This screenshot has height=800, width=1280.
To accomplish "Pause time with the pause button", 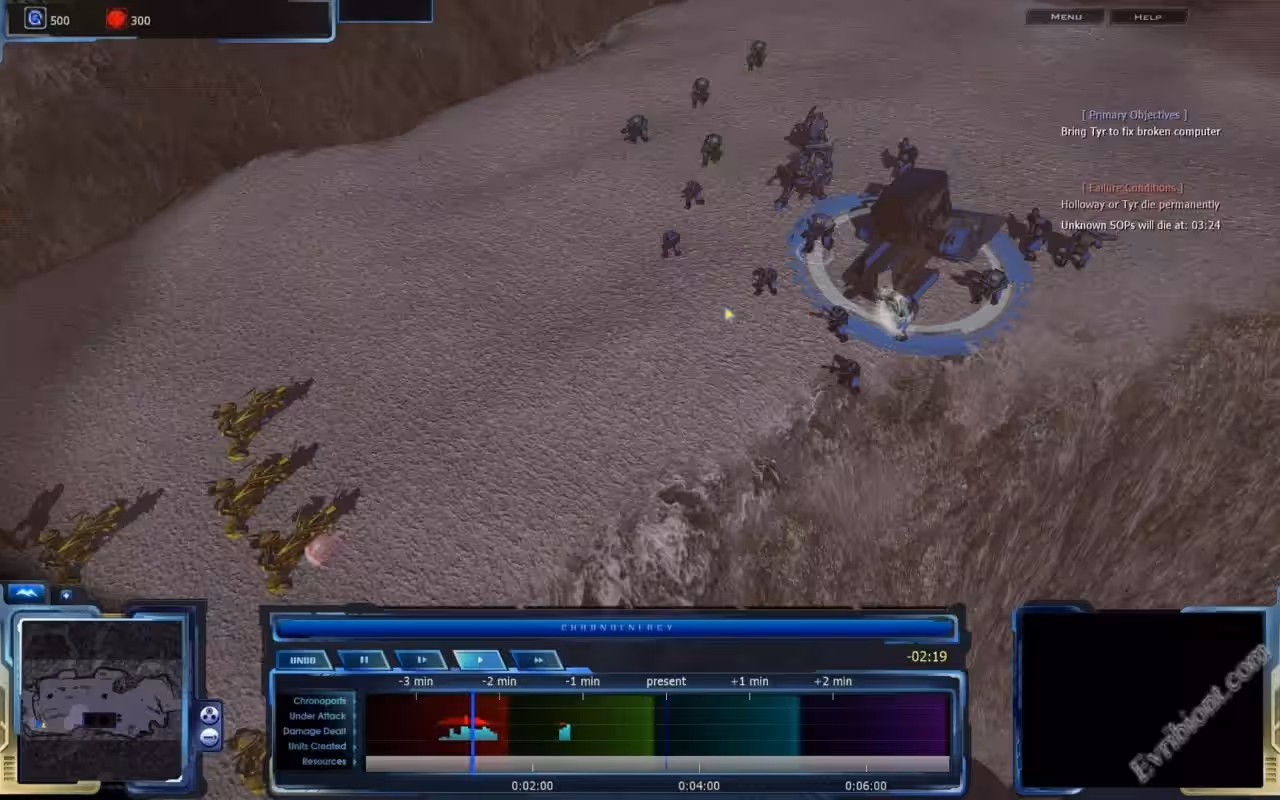I will (x=364, y=660).
